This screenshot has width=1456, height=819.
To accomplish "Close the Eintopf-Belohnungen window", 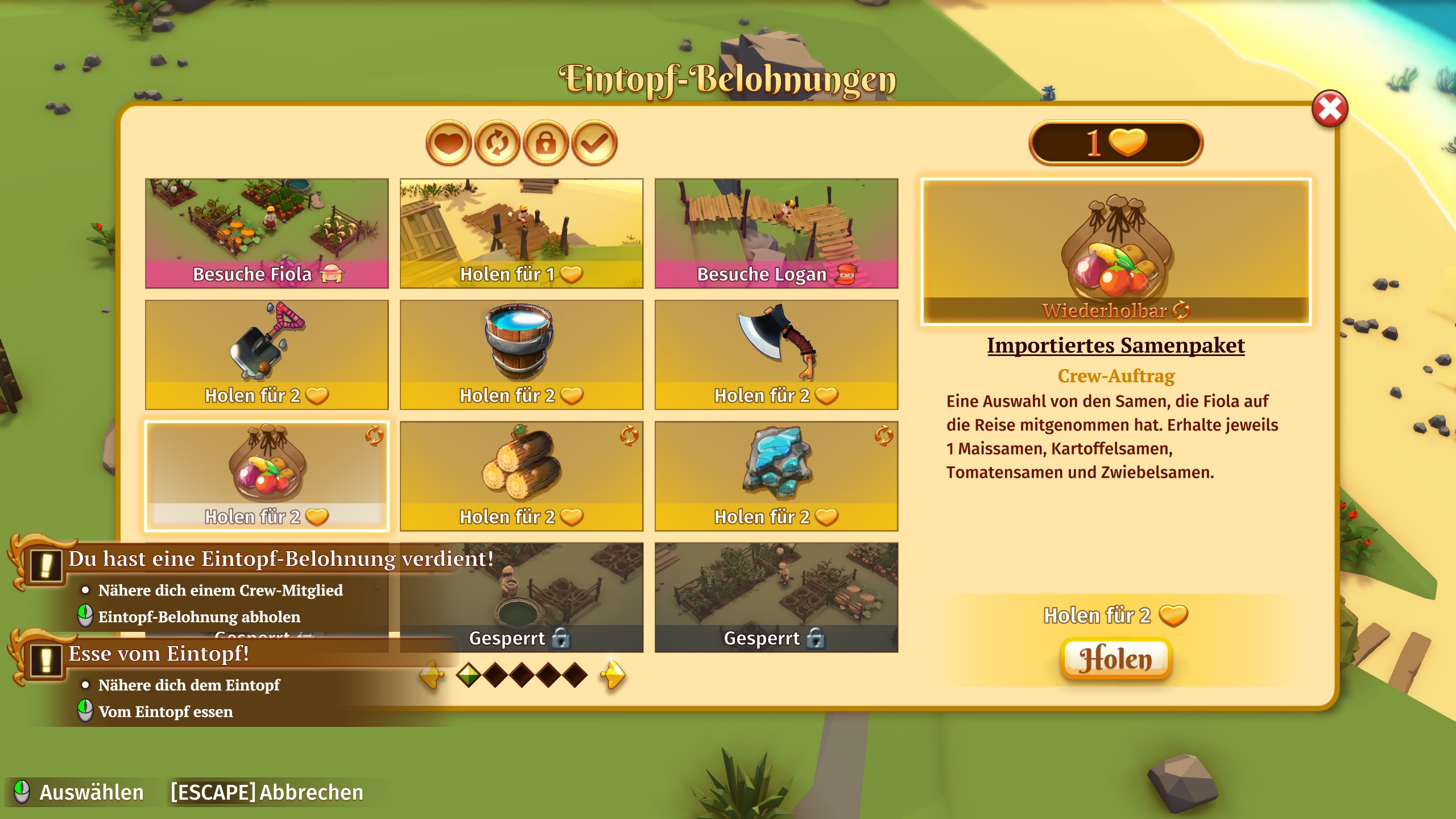I will coord(1329,109).
